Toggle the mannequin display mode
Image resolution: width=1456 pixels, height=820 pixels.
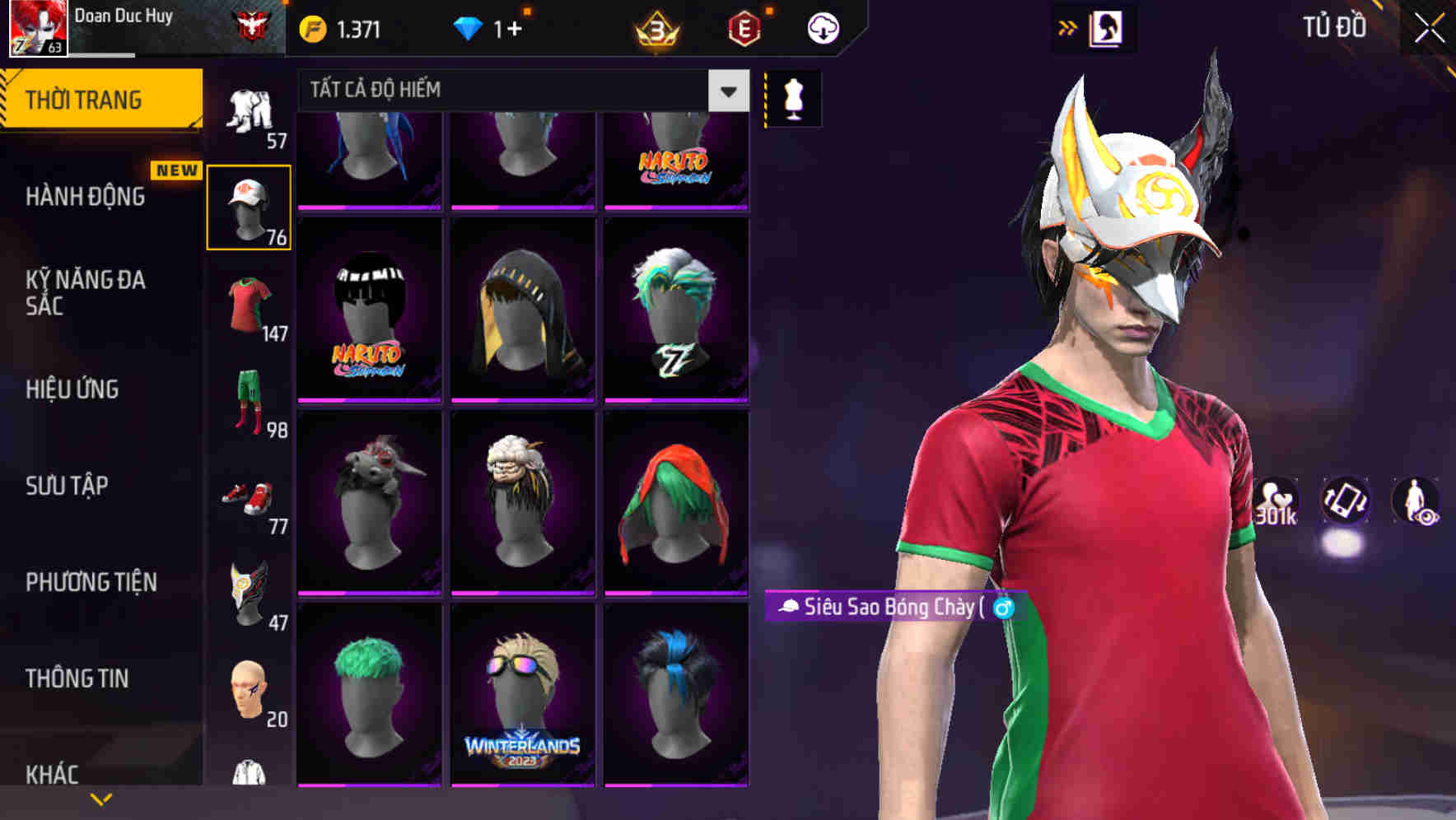793,97
